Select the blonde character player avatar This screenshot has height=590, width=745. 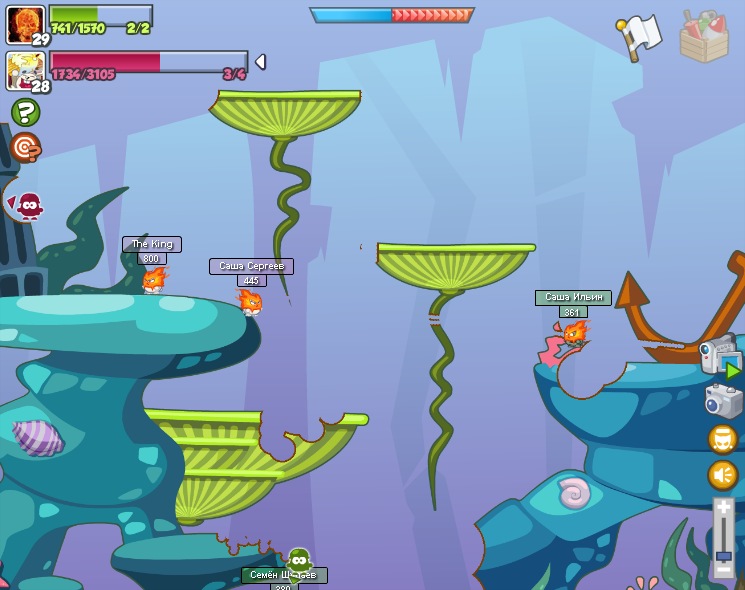point(24,70)
